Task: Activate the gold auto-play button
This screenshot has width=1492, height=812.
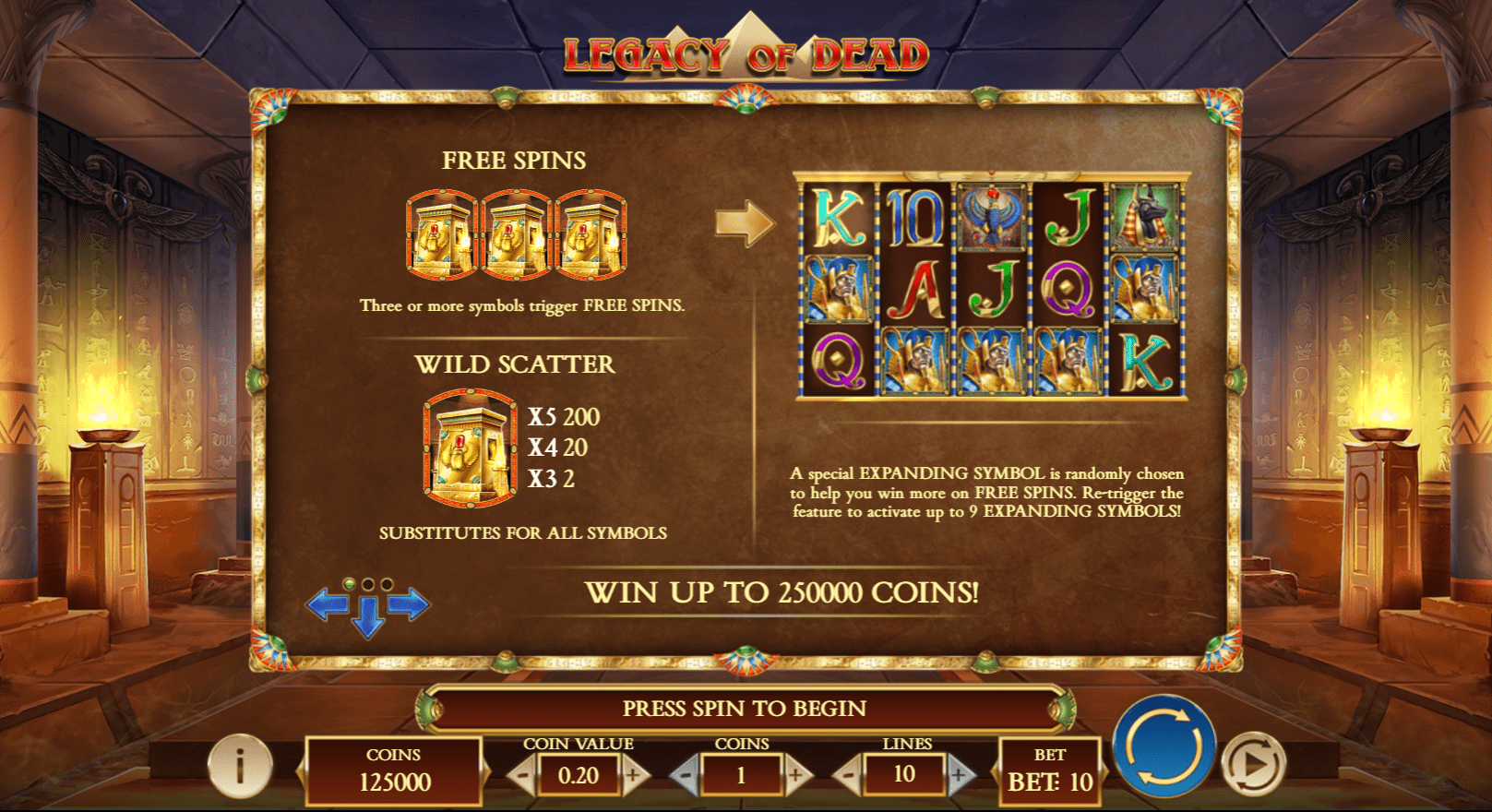Action: pyautogui.click(x=1253, y=764)
